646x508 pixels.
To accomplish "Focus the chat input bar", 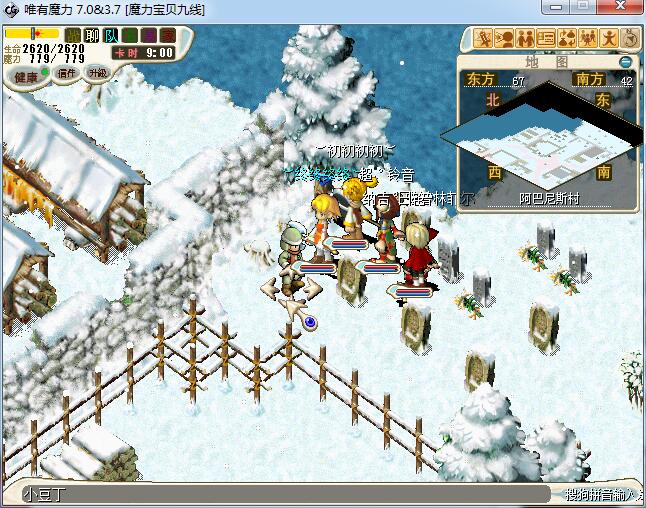I will point(280,494).
